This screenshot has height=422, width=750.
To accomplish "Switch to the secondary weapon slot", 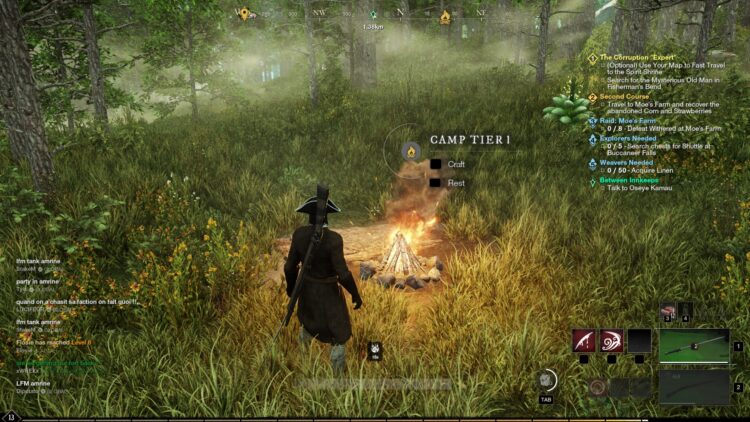I will tap(694, 386).
